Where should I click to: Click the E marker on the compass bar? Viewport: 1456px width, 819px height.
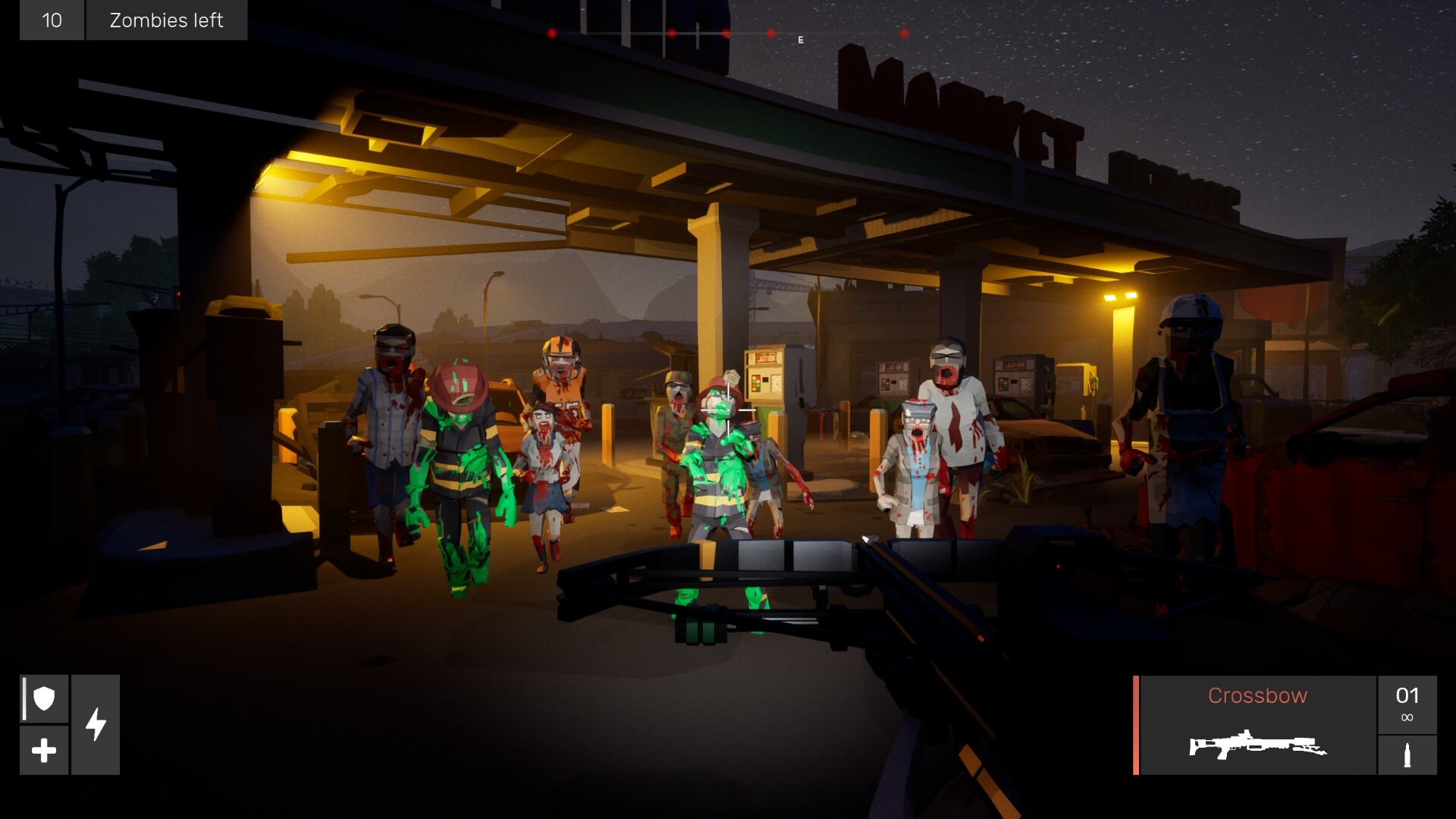[799, 39]
